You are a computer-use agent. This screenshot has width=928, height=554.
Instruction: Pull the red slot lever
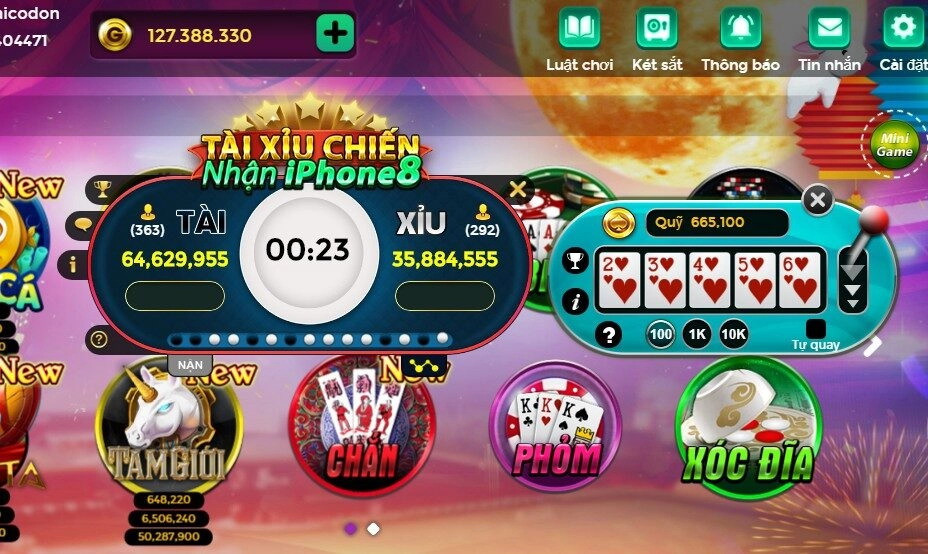tap(874, 219)
